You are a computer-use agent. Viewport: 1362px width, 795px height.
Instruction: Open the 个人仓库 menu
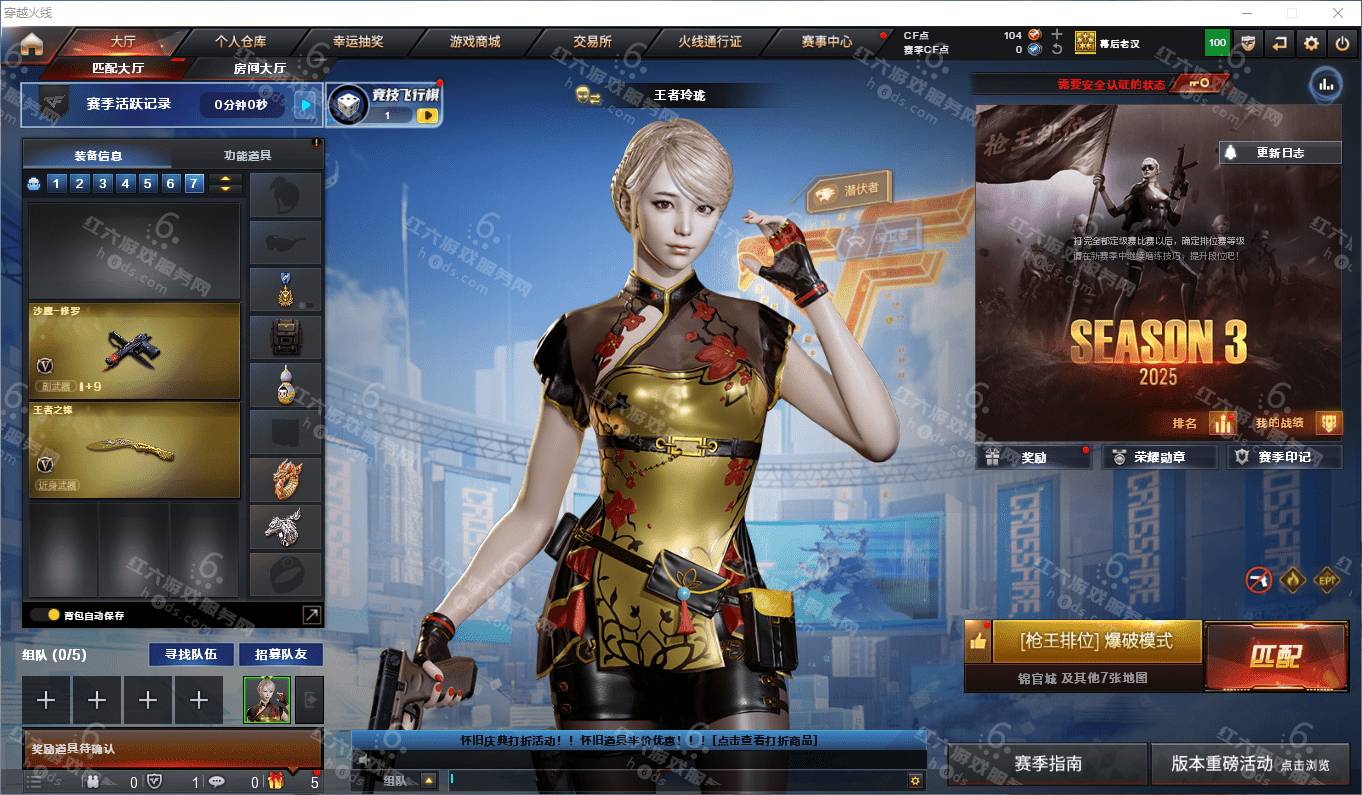tap(240, 42)
